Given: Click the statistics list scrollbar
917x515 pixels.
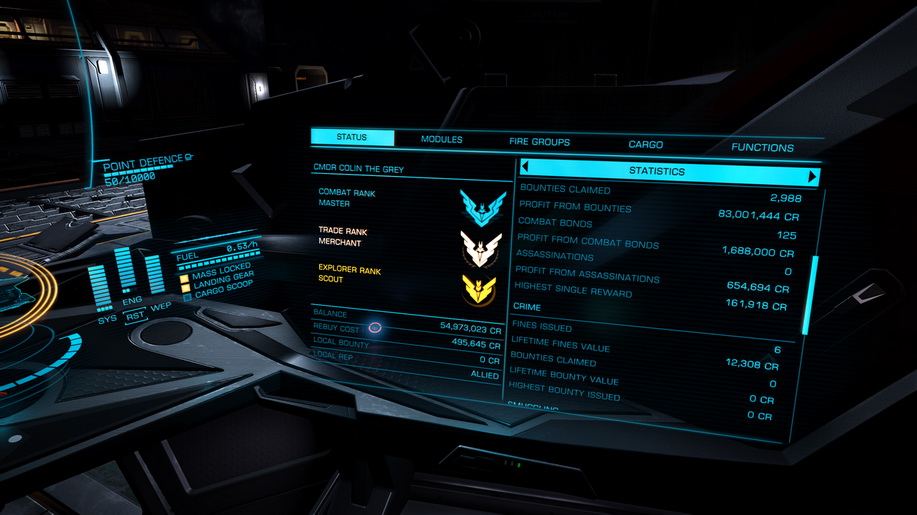Looking at the screenshot, I should [808, 296].
